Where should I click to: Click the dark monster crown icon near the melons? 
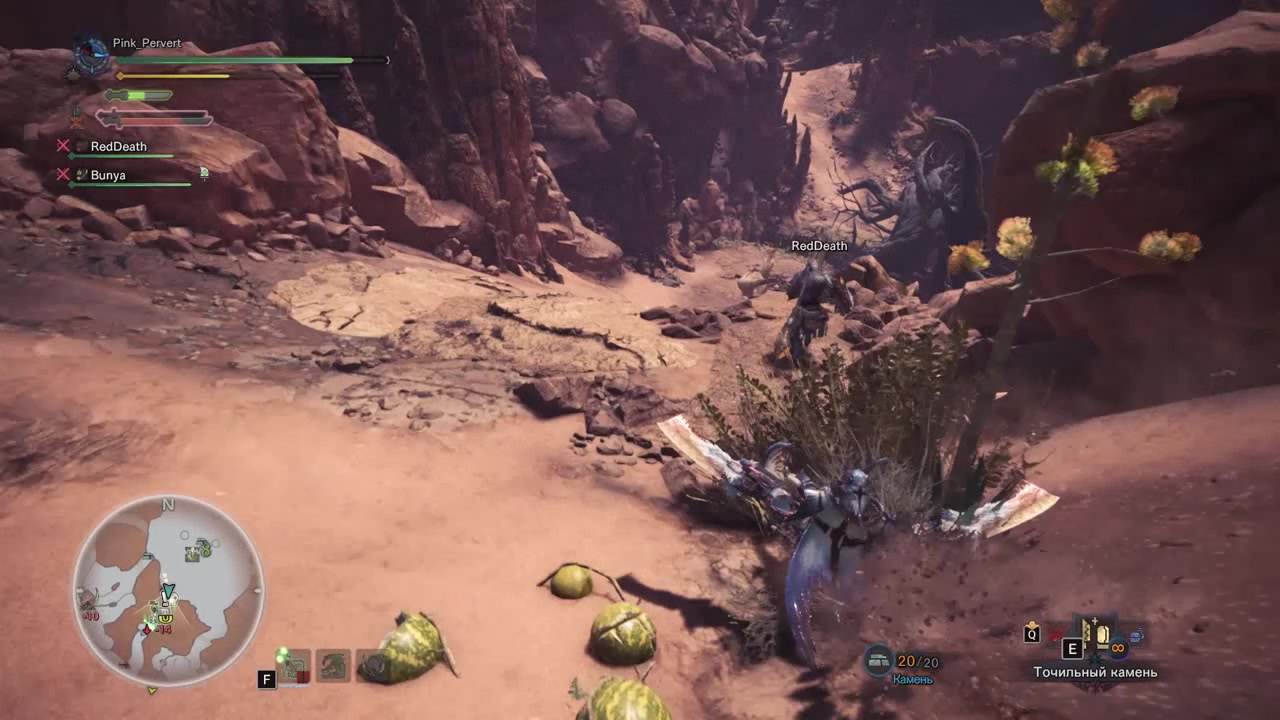pos(372,666)
